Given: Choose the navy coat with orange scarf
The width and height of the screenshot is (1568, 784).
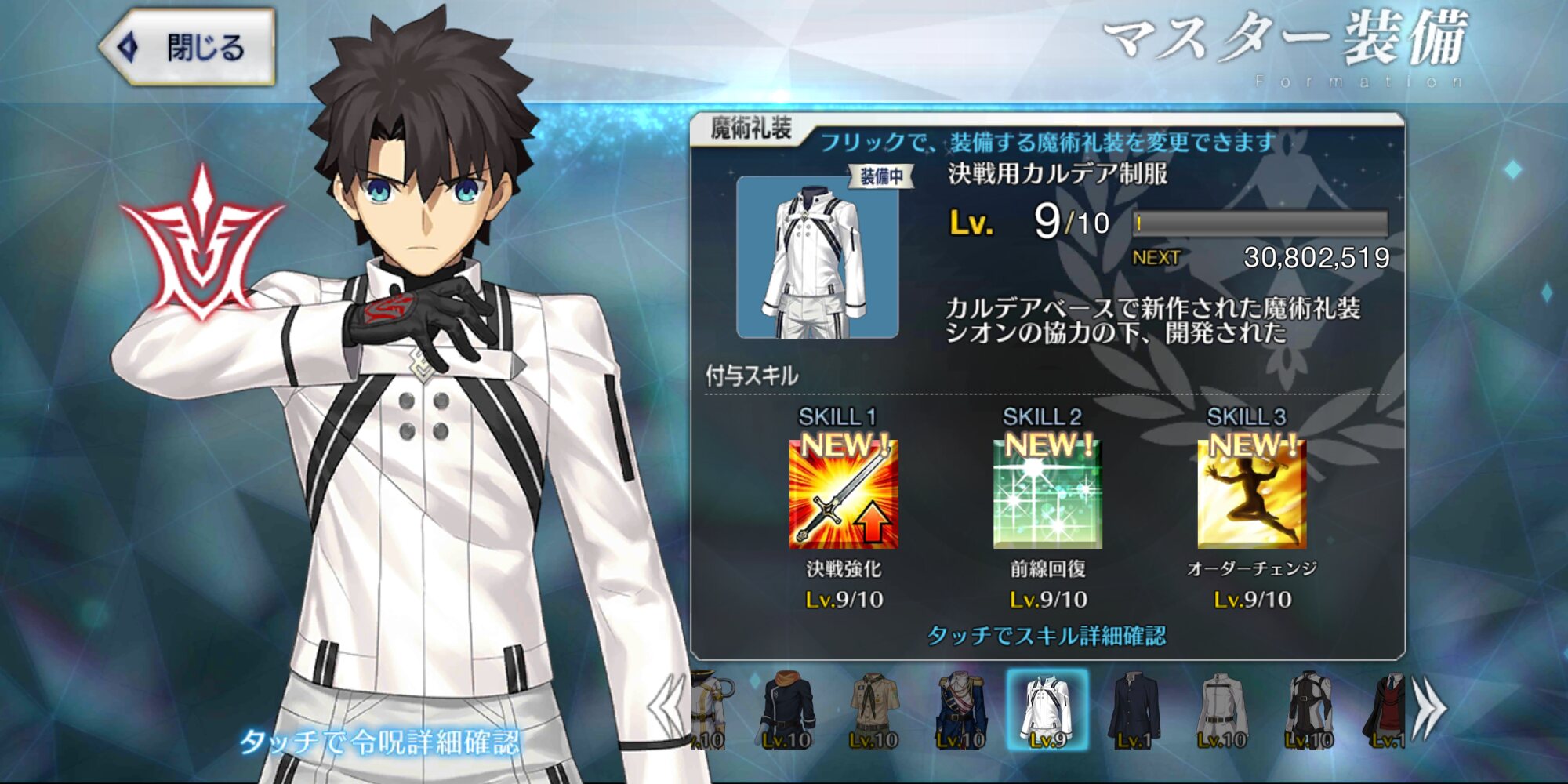Looking at the screenshot, I should click(x=787, y=710).
